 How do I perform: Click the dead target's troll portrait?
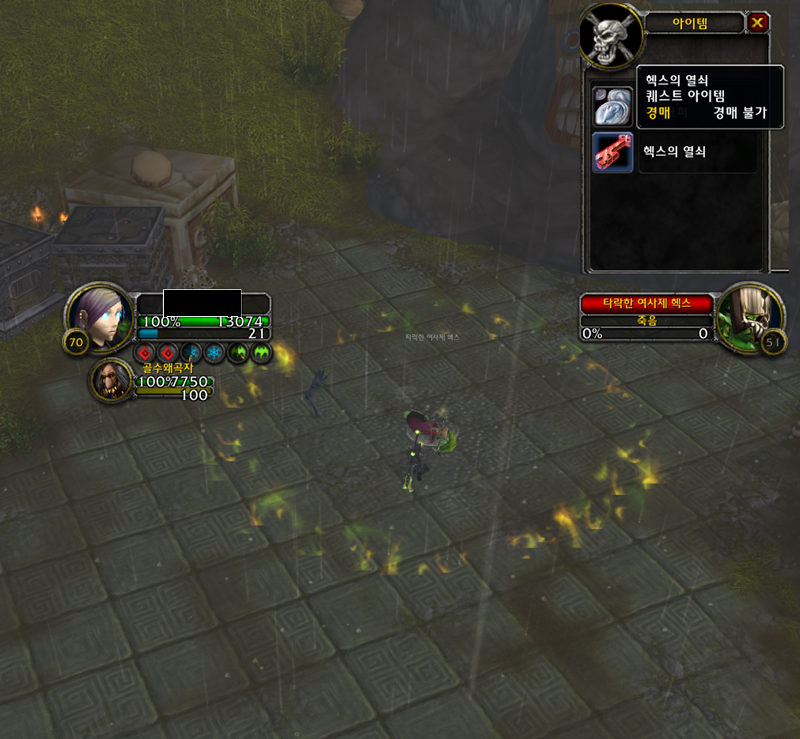pos(748,316)
